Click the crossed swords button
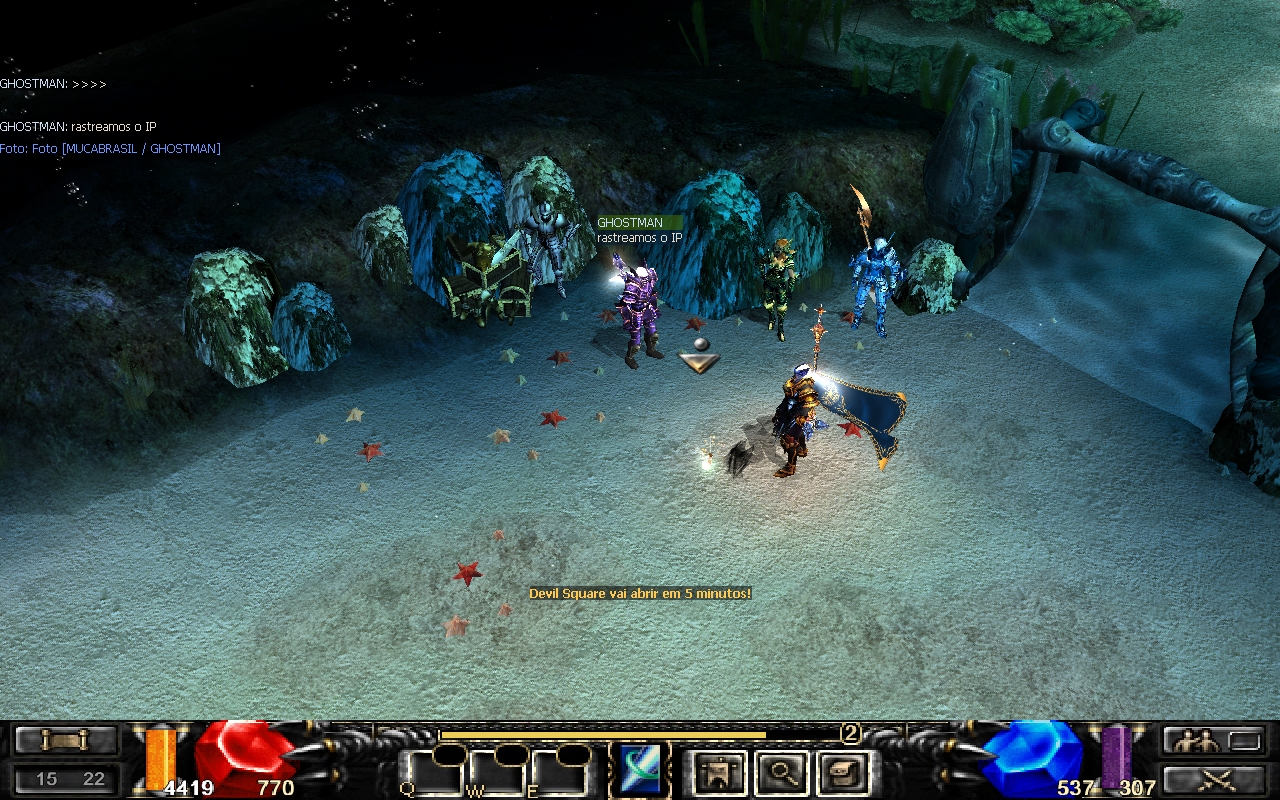This screenshot has width=1280, height=800. click(1212, 779)
